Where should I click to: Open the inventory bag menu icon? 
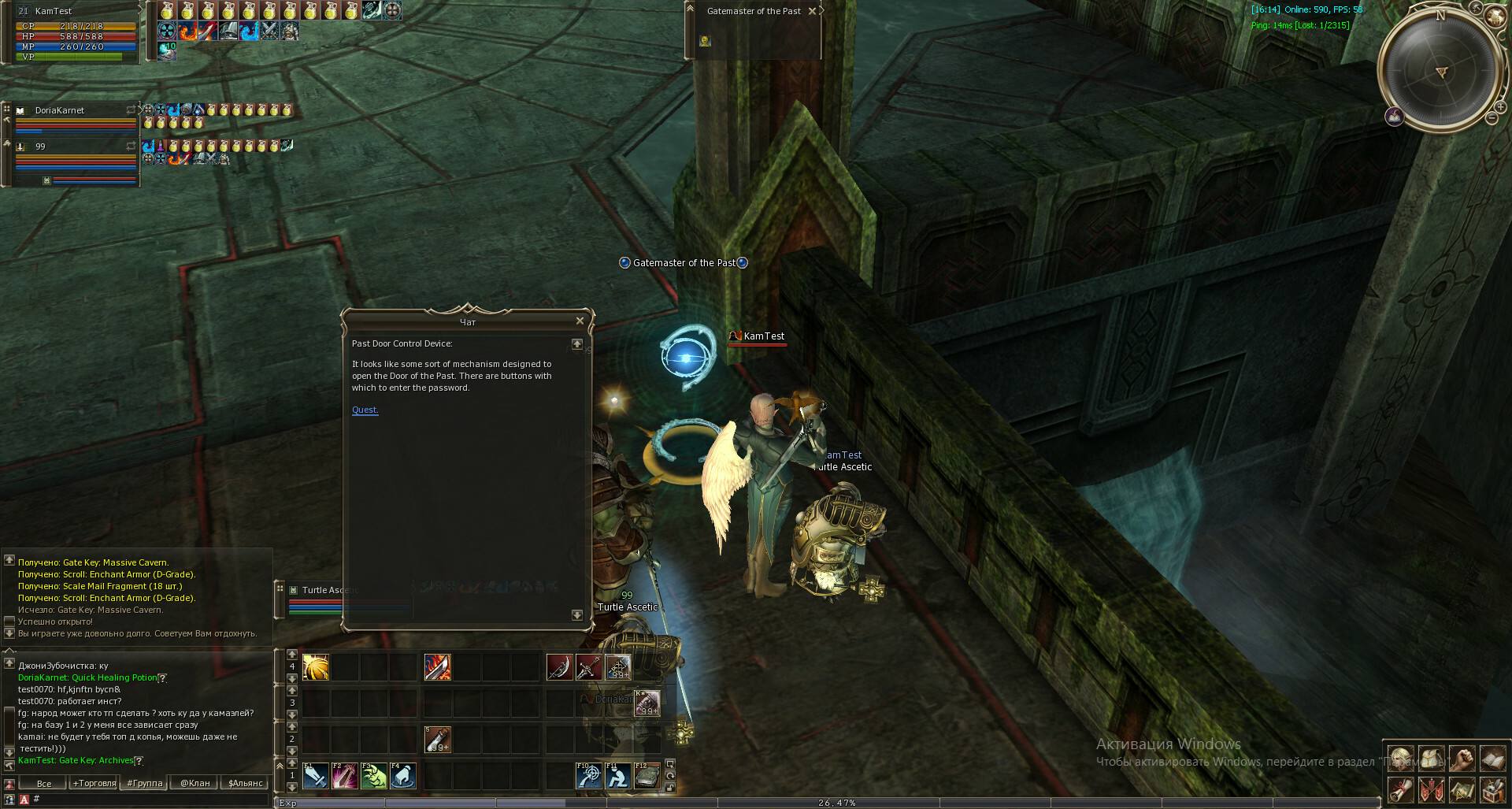[x=1432, y=759]
